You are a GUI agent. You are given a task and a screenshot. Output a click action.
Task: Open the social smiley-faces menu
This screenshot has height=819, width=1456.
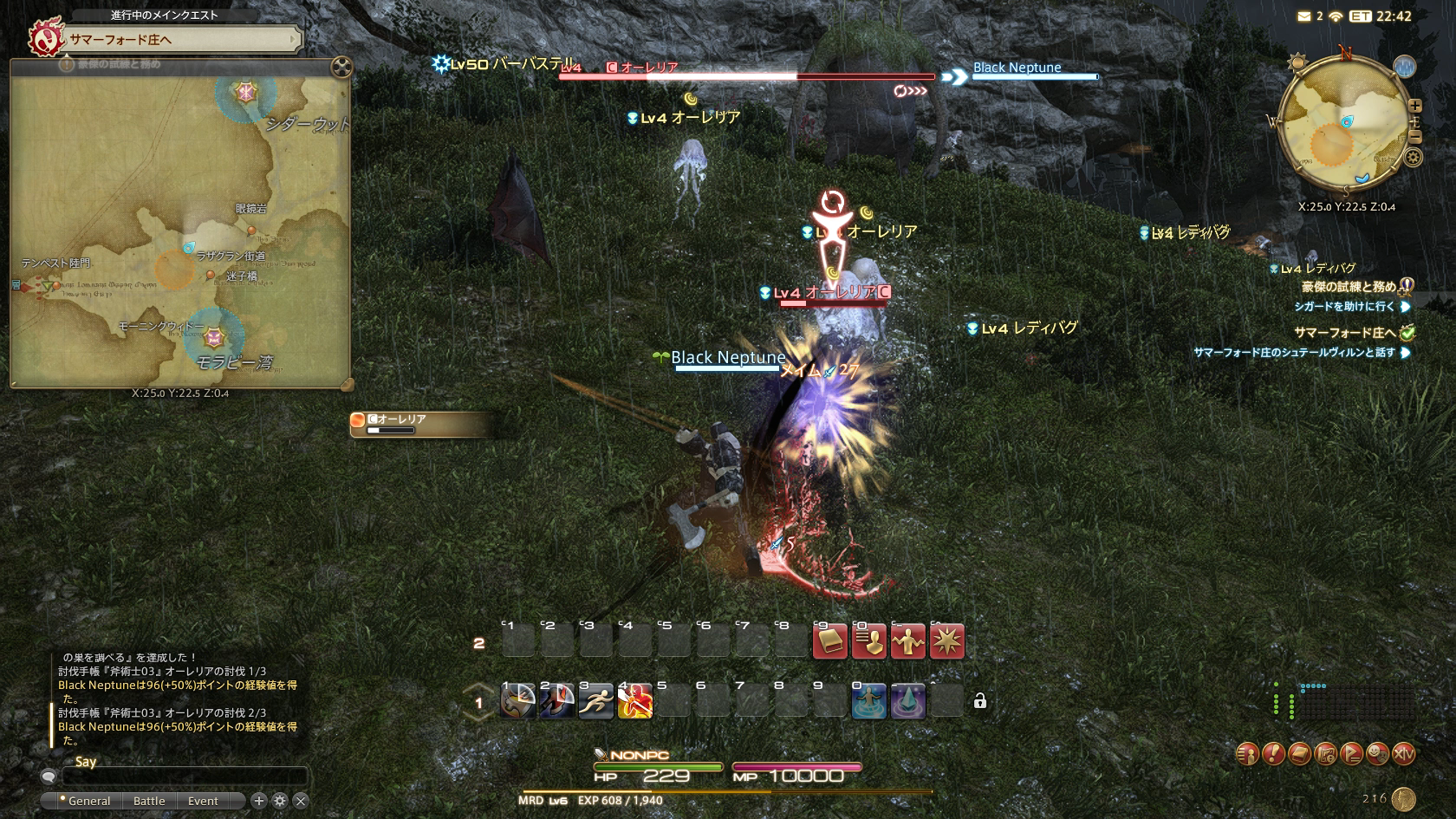coord(1377,754)
